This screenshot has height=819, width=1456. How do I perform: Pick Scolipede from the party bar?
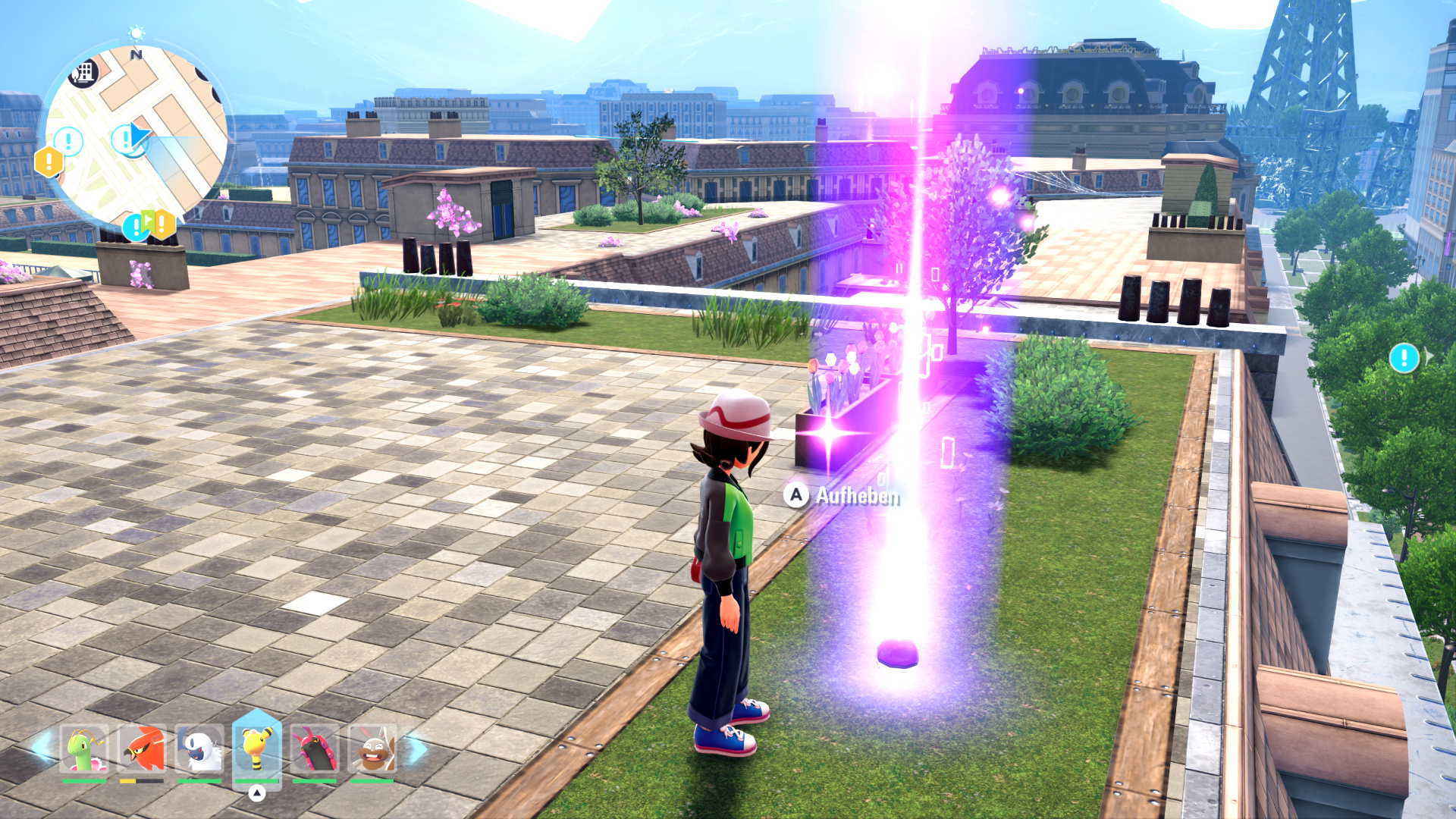coord(315,749)
